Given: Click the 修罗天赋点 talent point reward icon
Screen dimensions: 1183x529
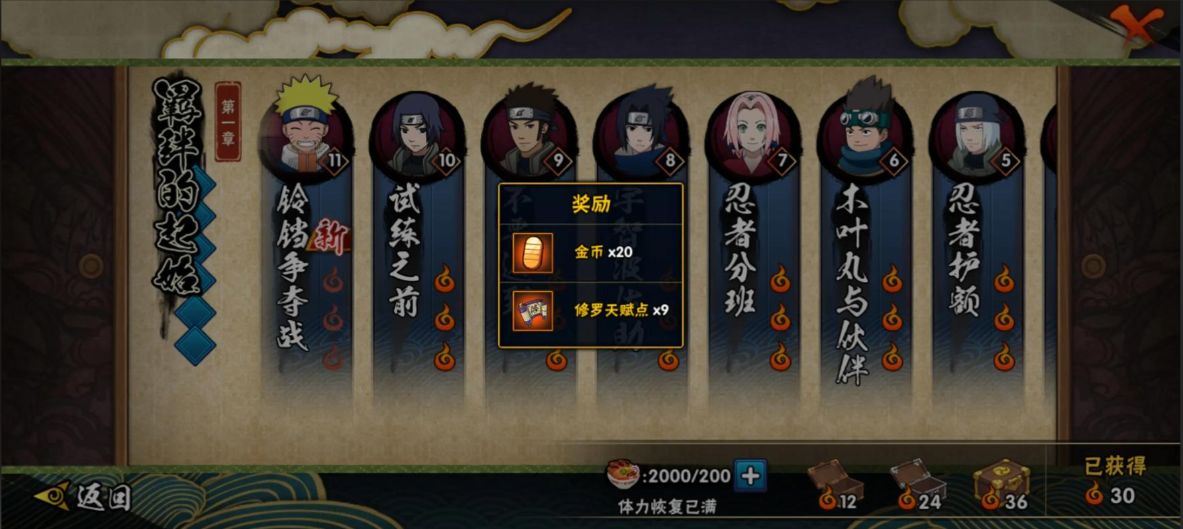Looking at the screenshot, I should click(x=532, y=310).
